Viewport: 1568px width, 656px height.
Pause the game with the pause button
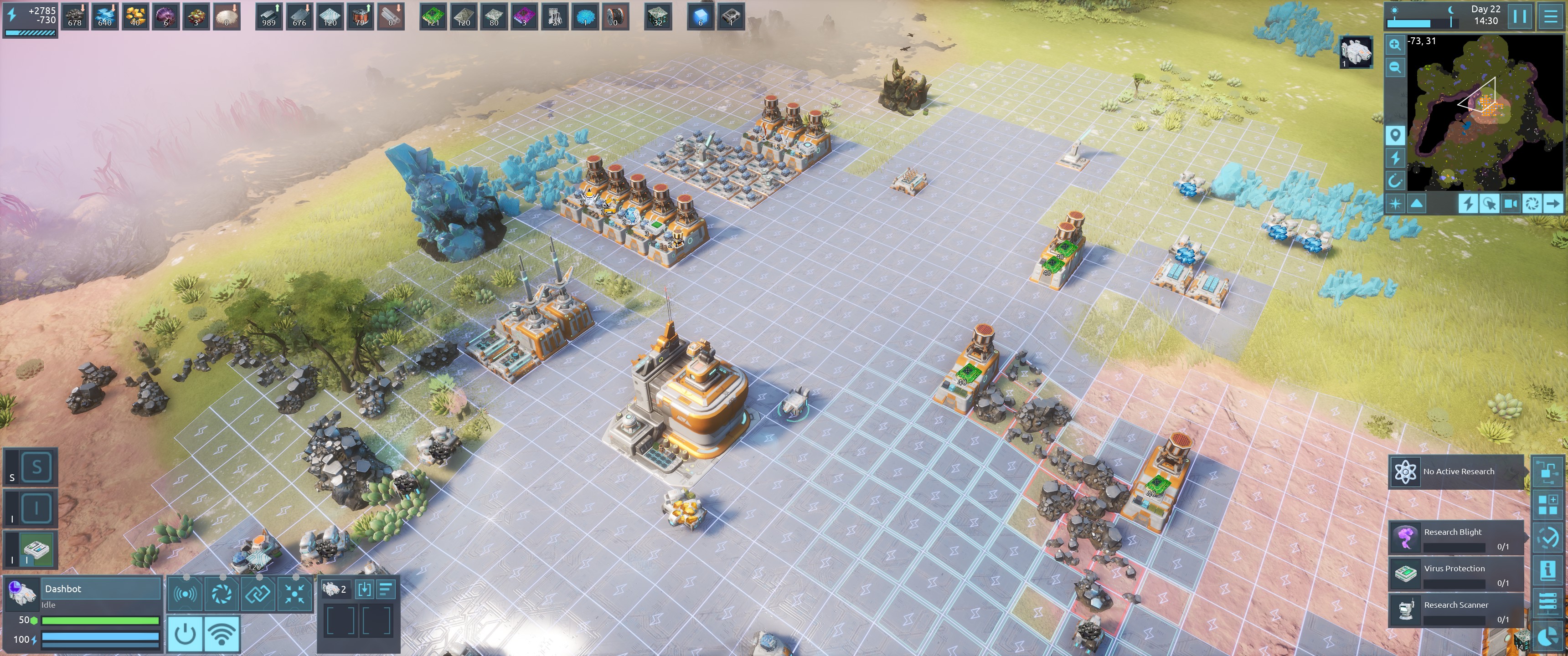click(1519, 17)
